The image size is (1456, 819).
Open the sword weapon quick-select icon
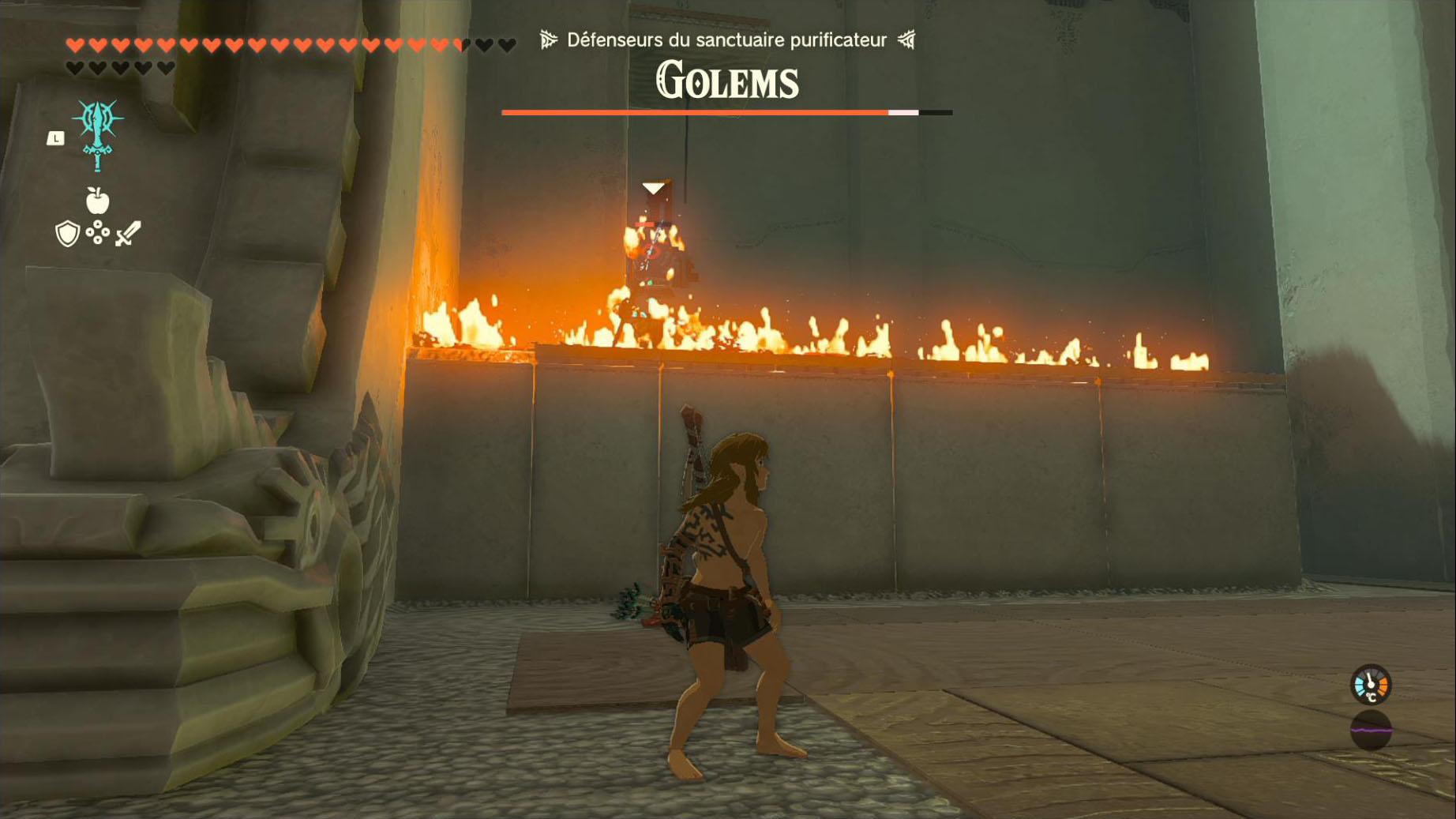point(128,234)
